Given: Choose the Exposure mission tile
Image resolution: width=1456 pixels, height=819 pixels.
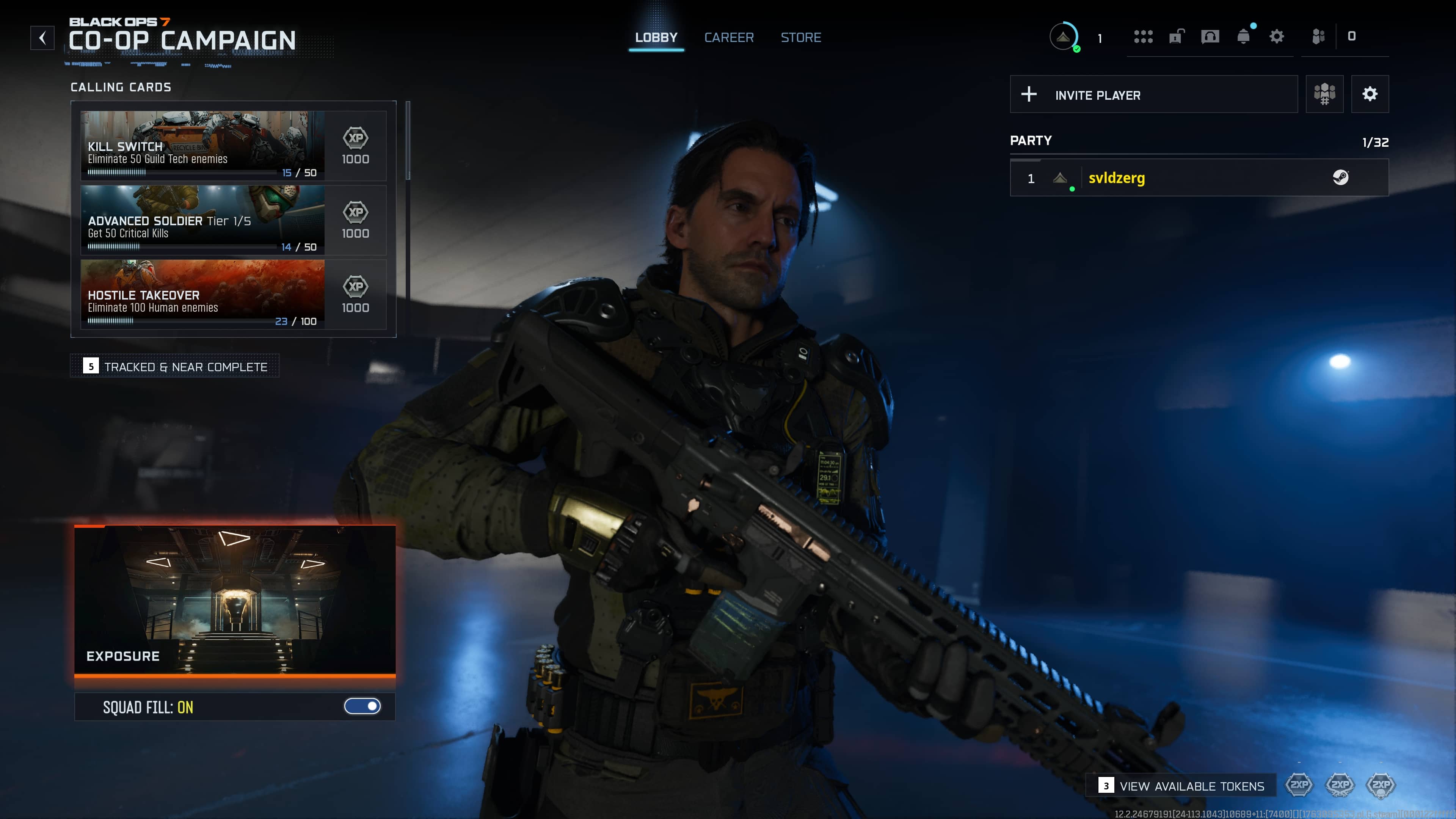Looking at the screenshot, I should point(235,599).
